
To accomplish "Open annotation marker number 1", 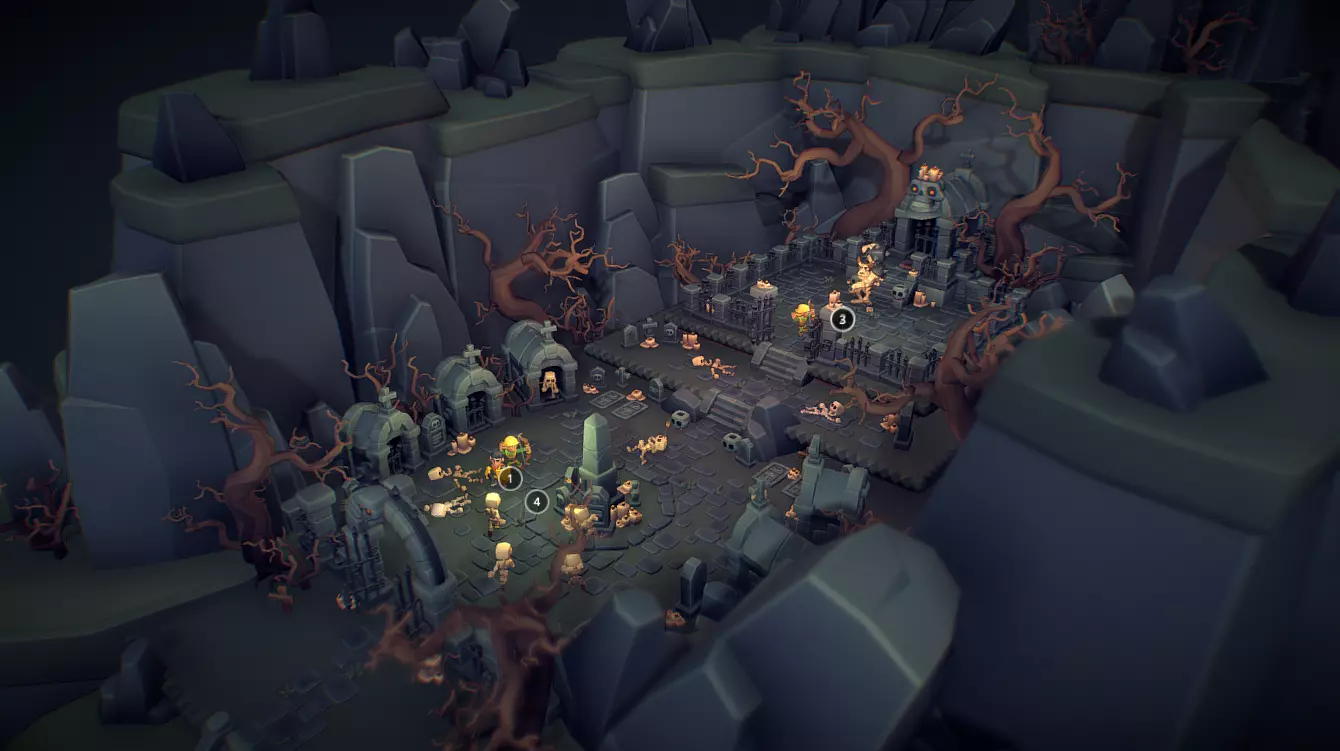I will point(510,478).
